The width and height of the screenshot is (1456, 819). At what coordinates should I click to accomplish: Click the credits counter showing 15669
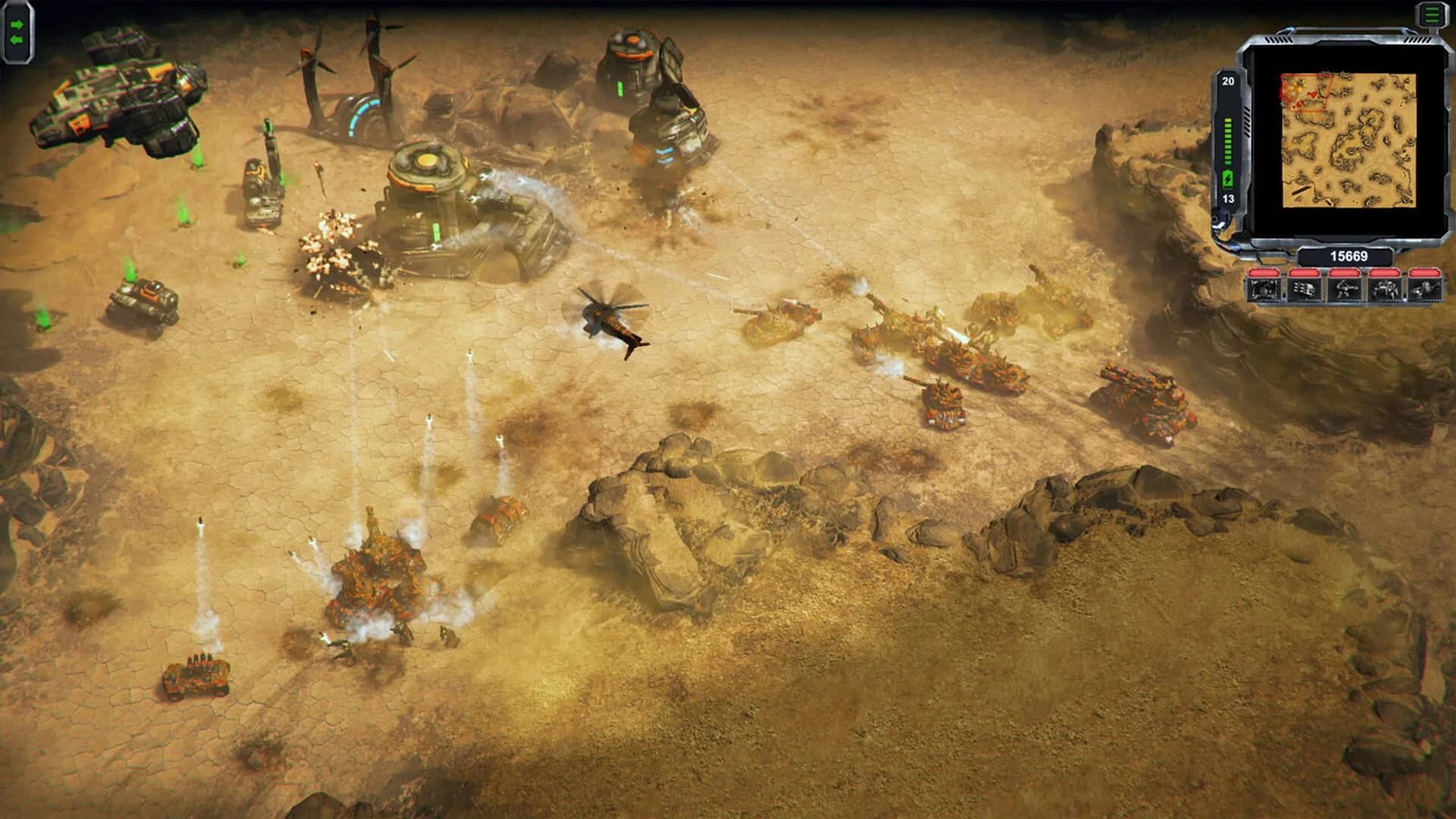coord(1348,256)
